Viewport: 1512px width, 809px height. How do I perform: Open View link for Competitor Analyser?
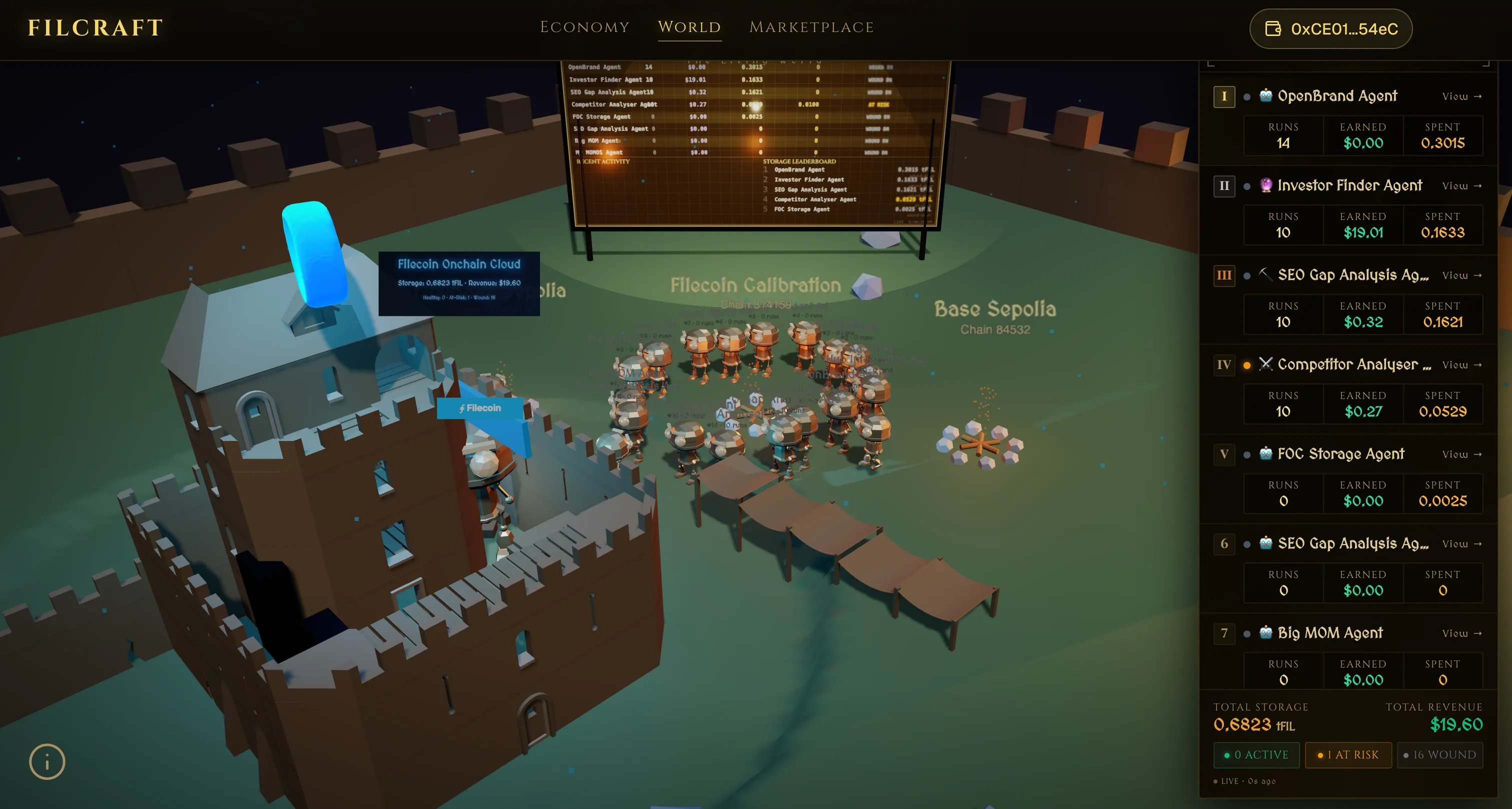pyautogui.click(x=1461, y=365)
